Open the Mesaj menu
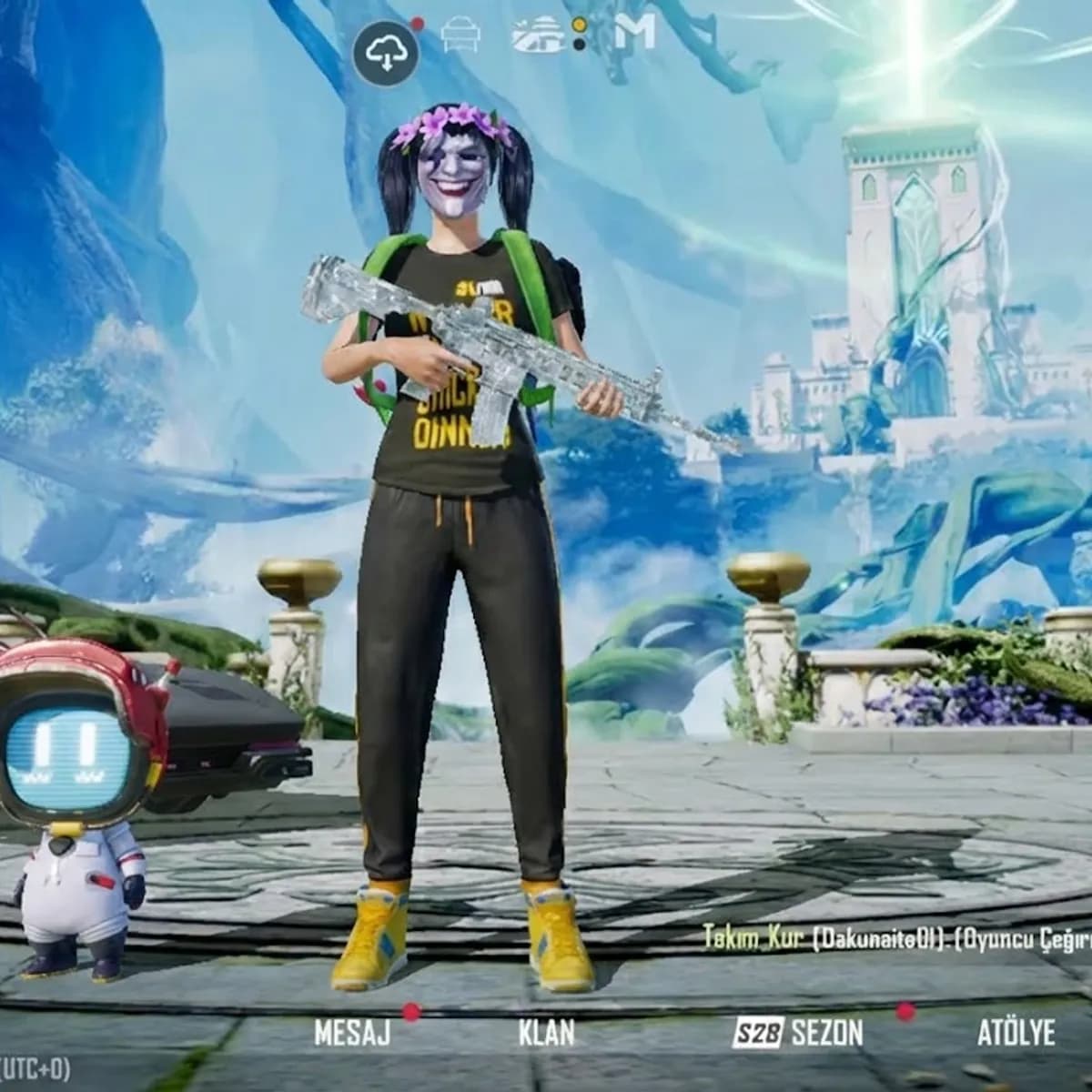The height and width of the screenshot is (1092, 1092). click(x=351, y=1033)
